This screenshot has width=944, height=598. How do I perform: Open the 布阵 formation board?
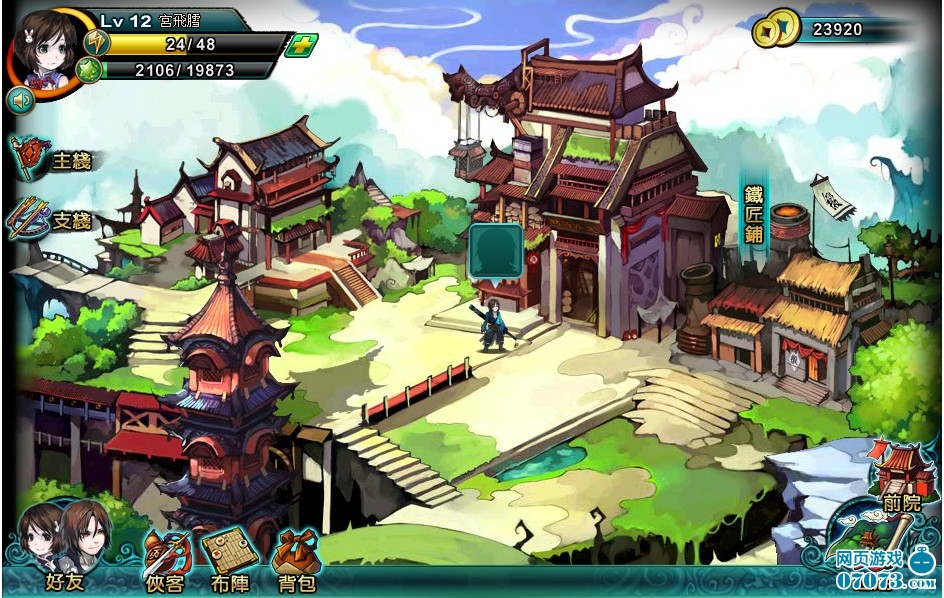(x=226, y=558)
